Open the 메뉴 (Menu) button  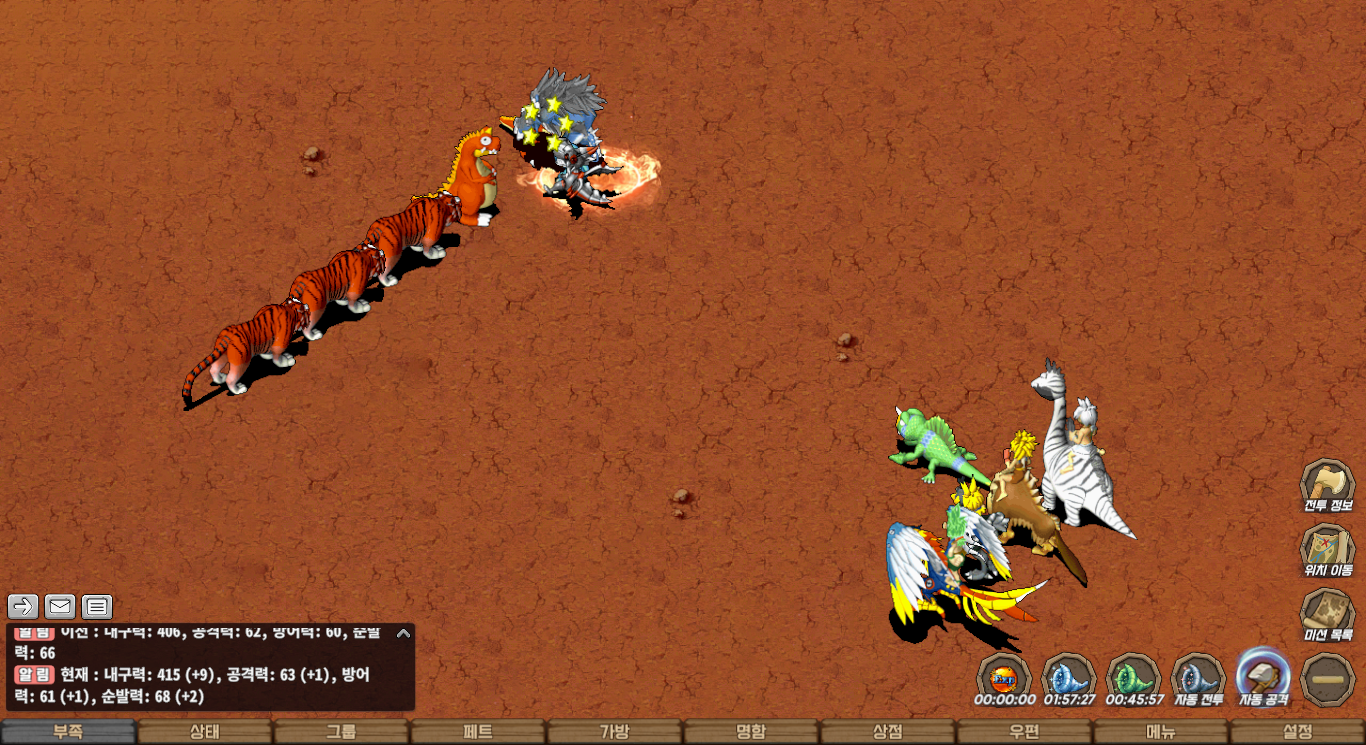point(1161,732)
